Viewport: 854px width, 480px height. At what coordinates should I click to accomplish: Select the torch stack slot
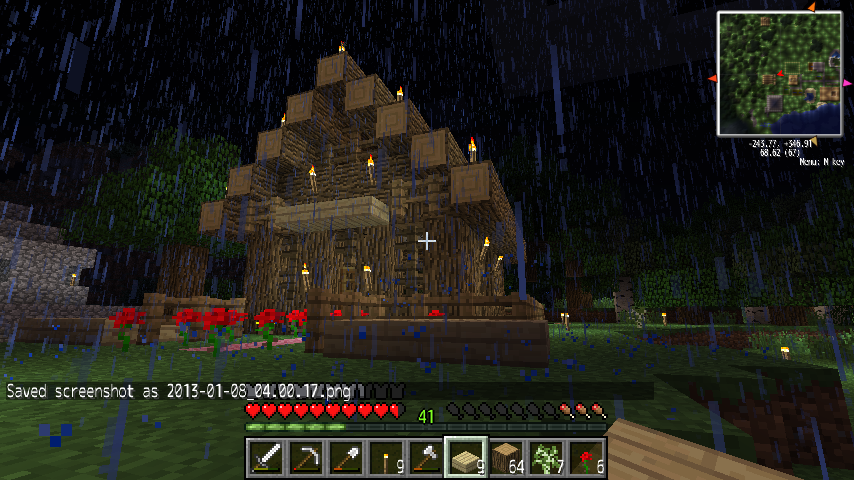click(385, 458)
